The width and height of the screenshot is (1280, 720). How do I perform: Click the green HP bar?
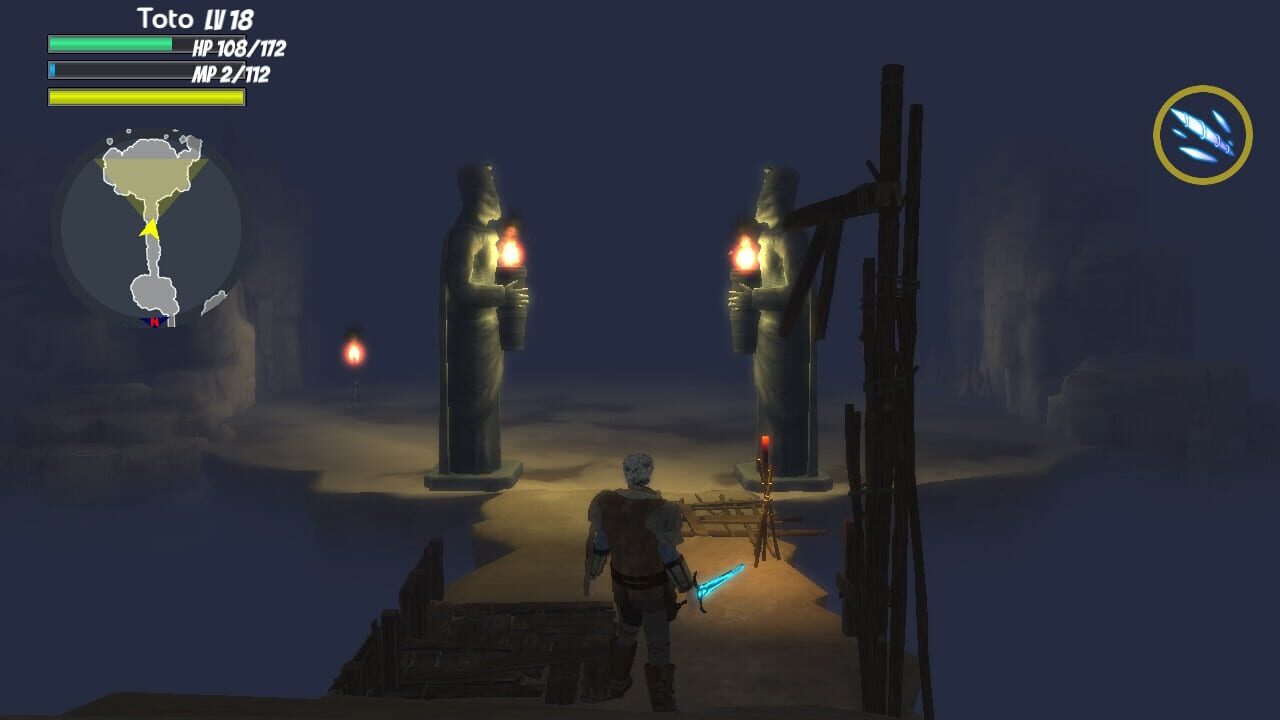[110, 46]
